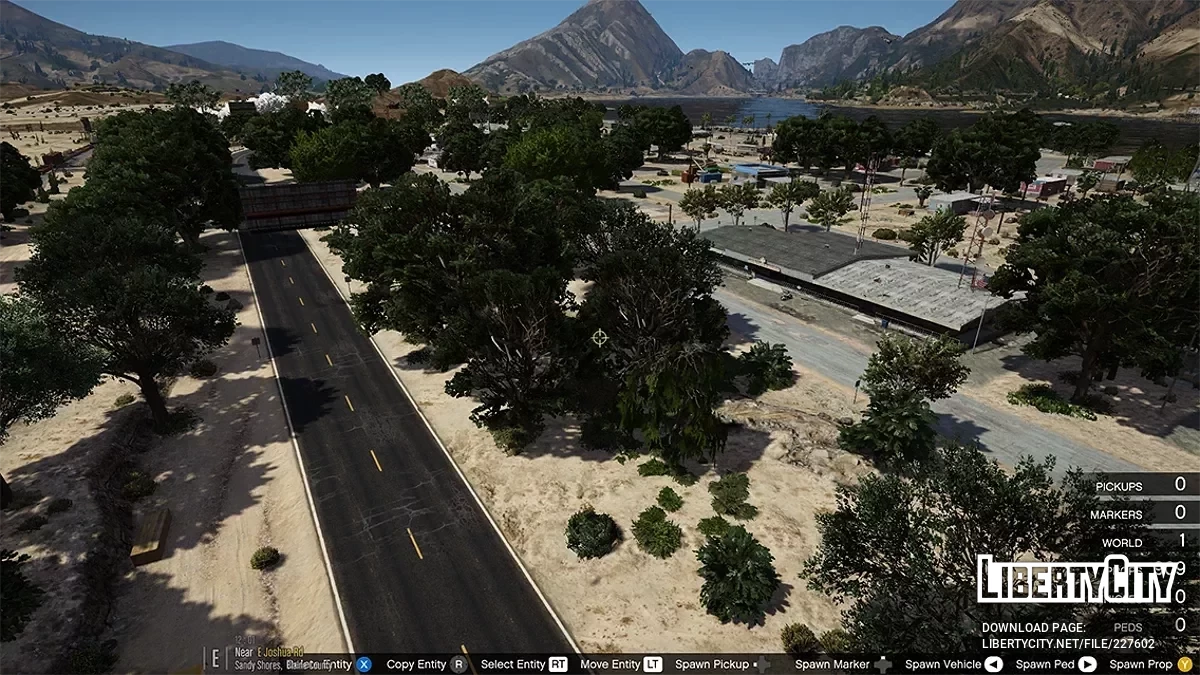
Task: Open the LibertyCity.net download page link
Action: [x=1068, y=644]
